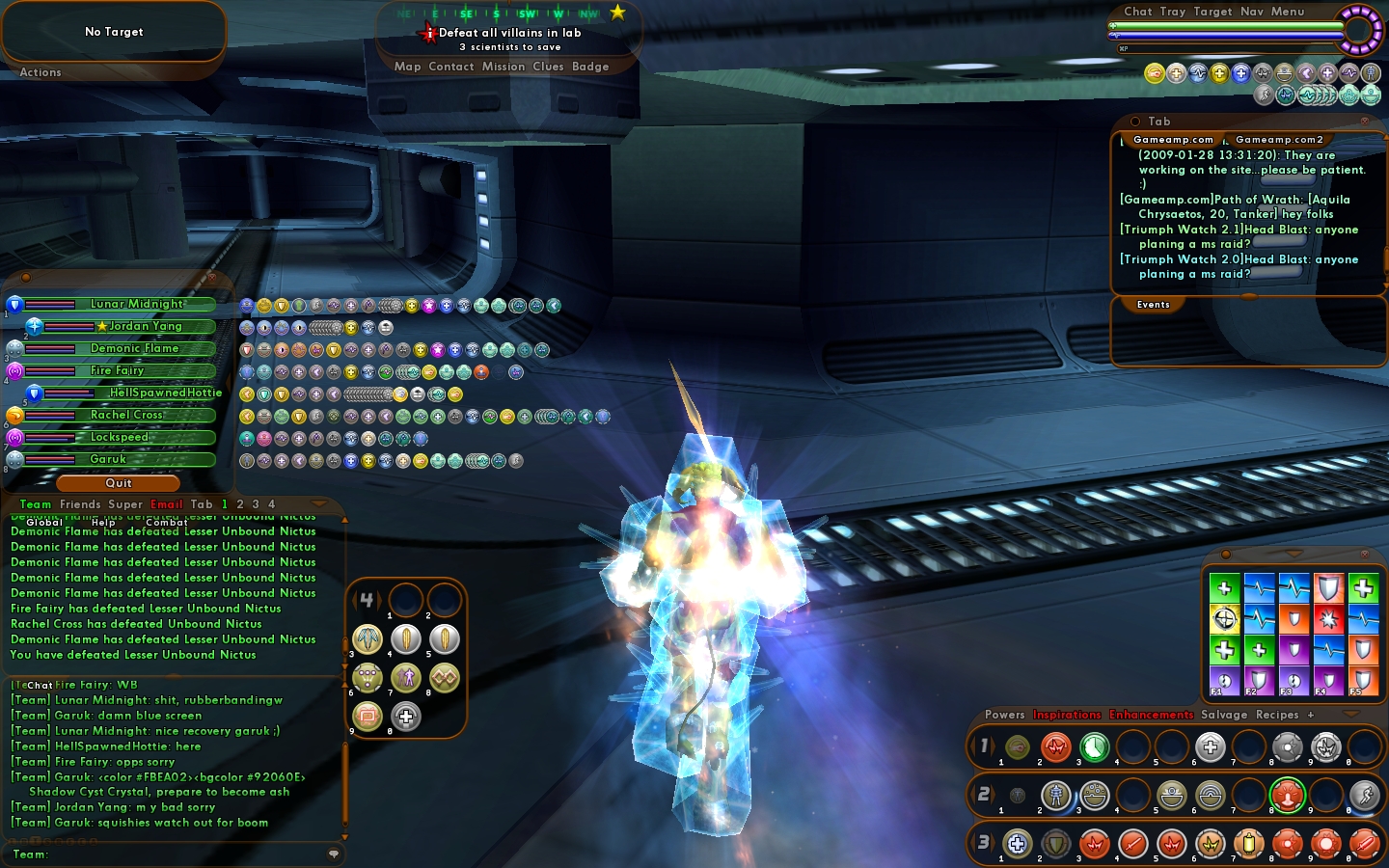
Task: Target team member Rachel Cross
Action: coord(126,415)
